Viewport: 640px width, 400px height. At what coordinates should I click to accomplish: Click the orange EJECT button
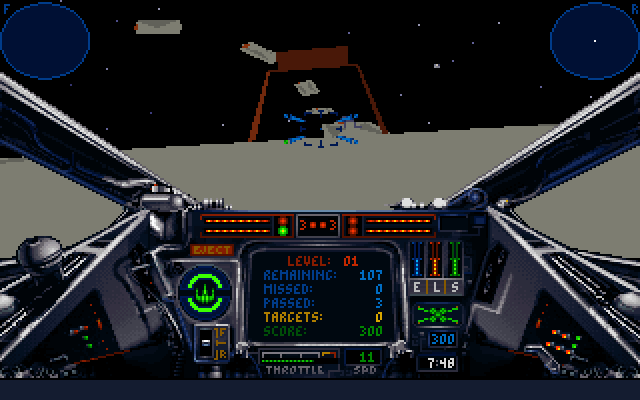[x=212, y=250]
